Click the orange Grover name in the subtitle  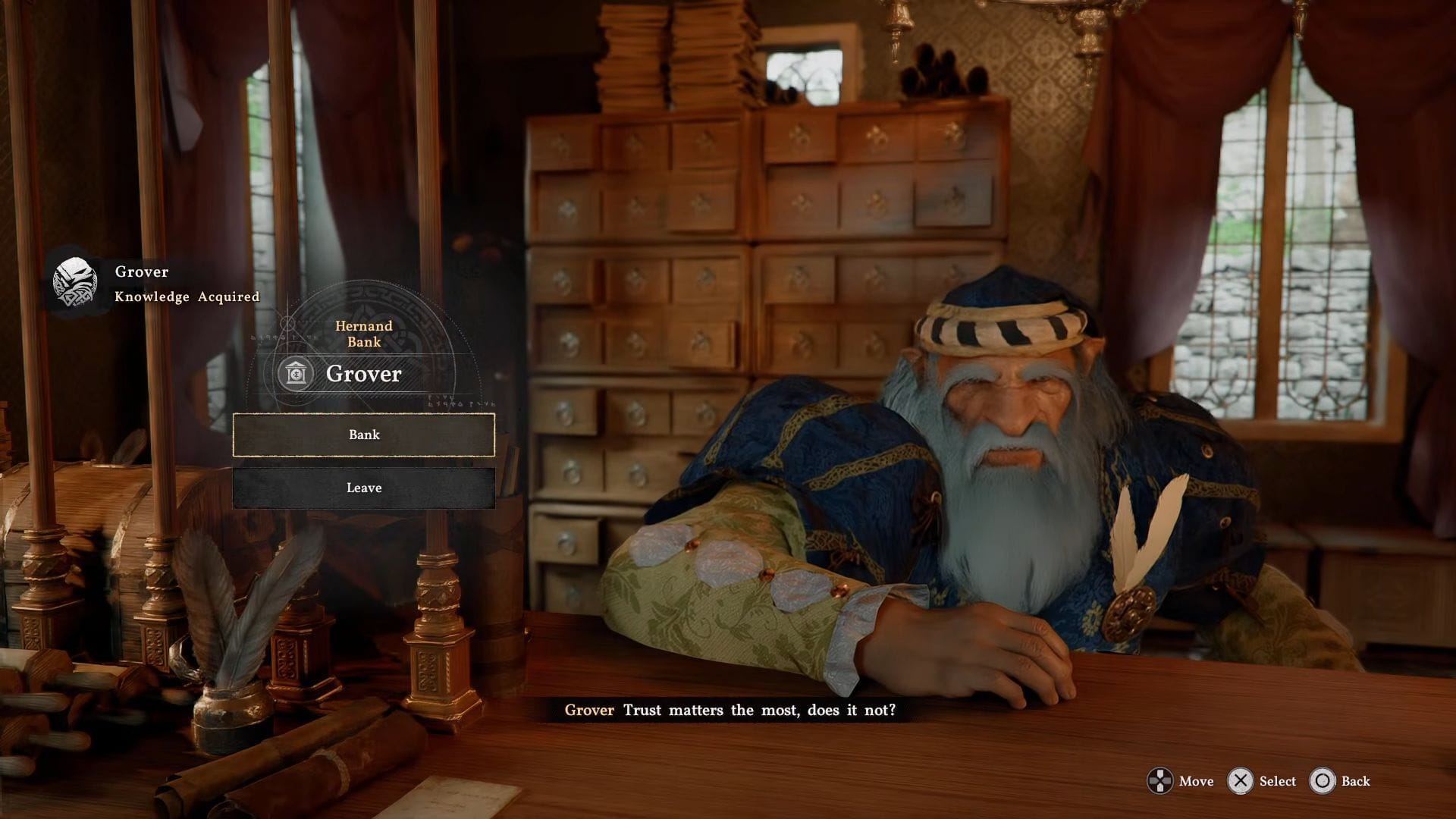(589, 711)
